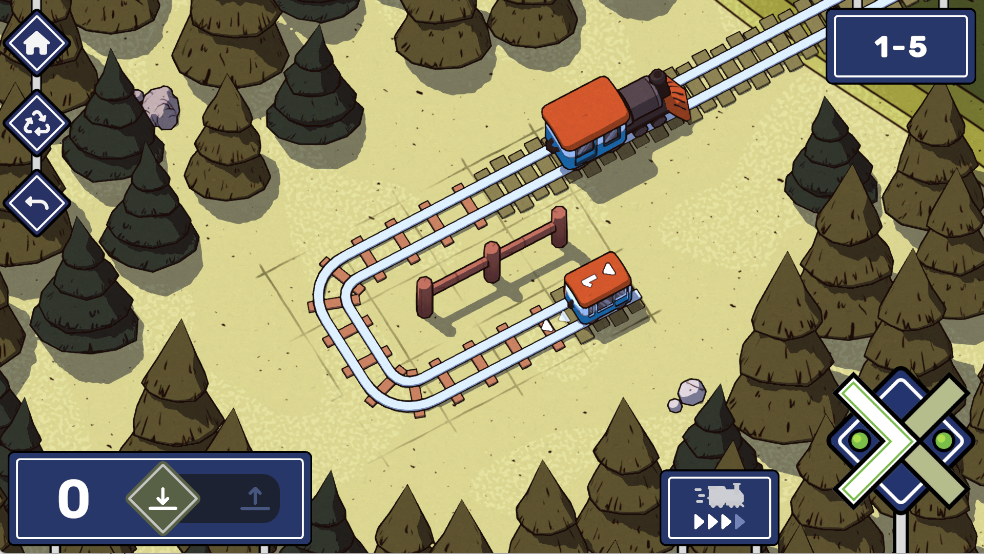984x554 pixels.
Task: Select the download arrow diamond toggle
Action: tap(163, 498)
